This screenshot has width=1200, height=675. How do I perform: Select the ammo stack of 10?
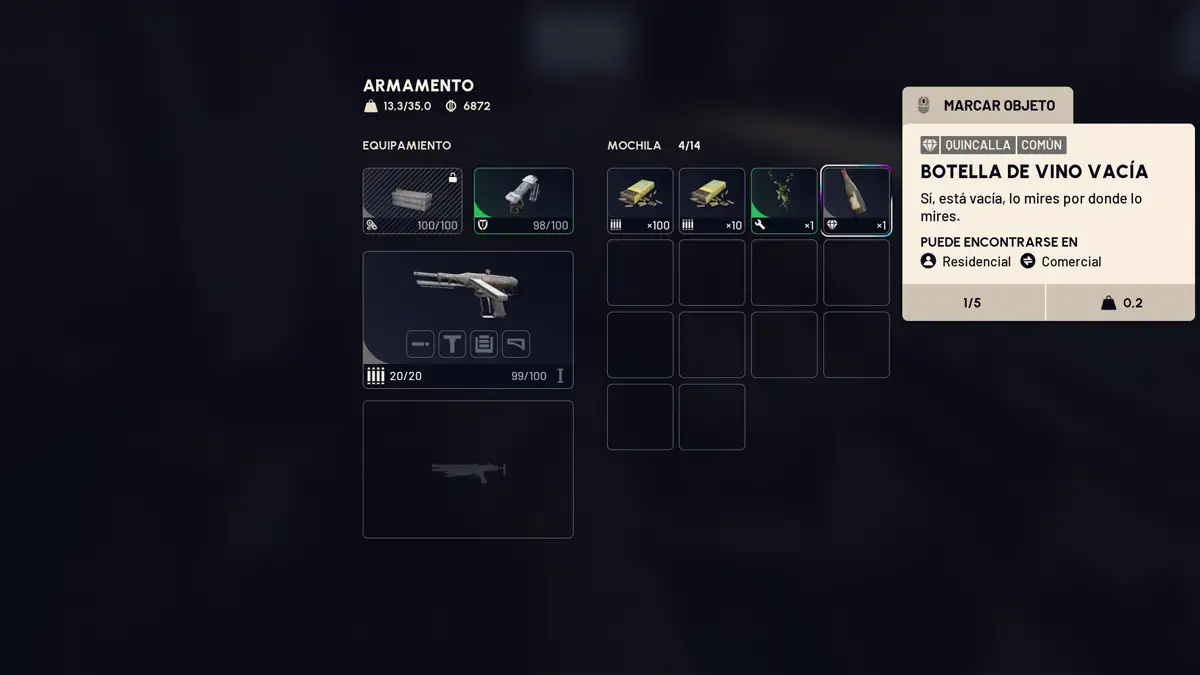coord(712,201)
